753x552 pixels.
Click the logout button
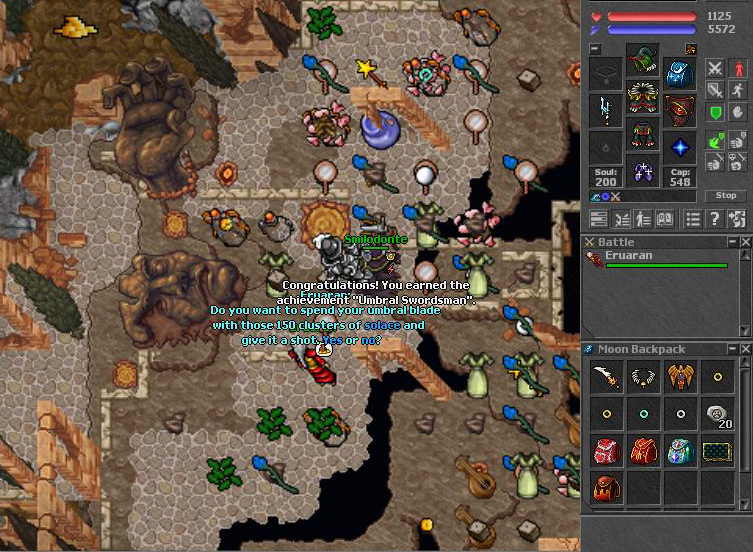click(x=738, y=220)
